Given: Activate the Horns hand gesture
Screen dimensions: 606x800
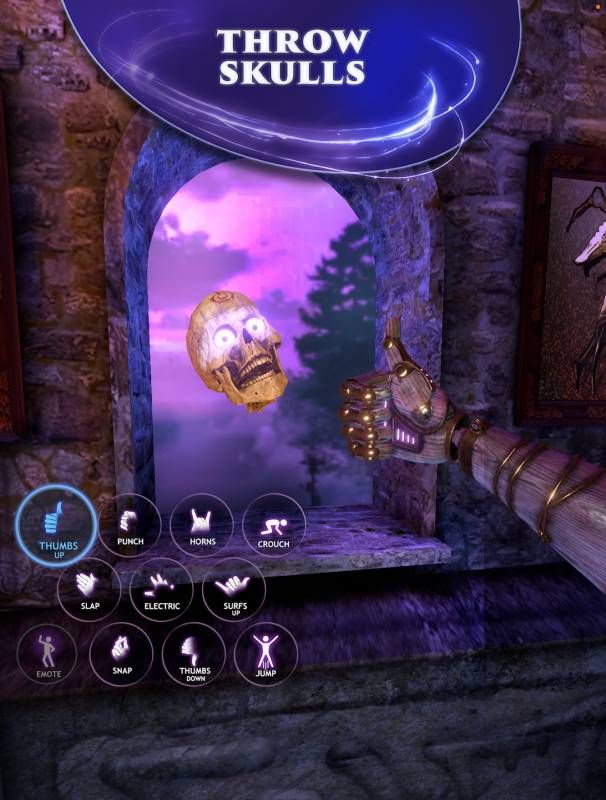Looking at the screenshot, I should (x=202, y=525).
